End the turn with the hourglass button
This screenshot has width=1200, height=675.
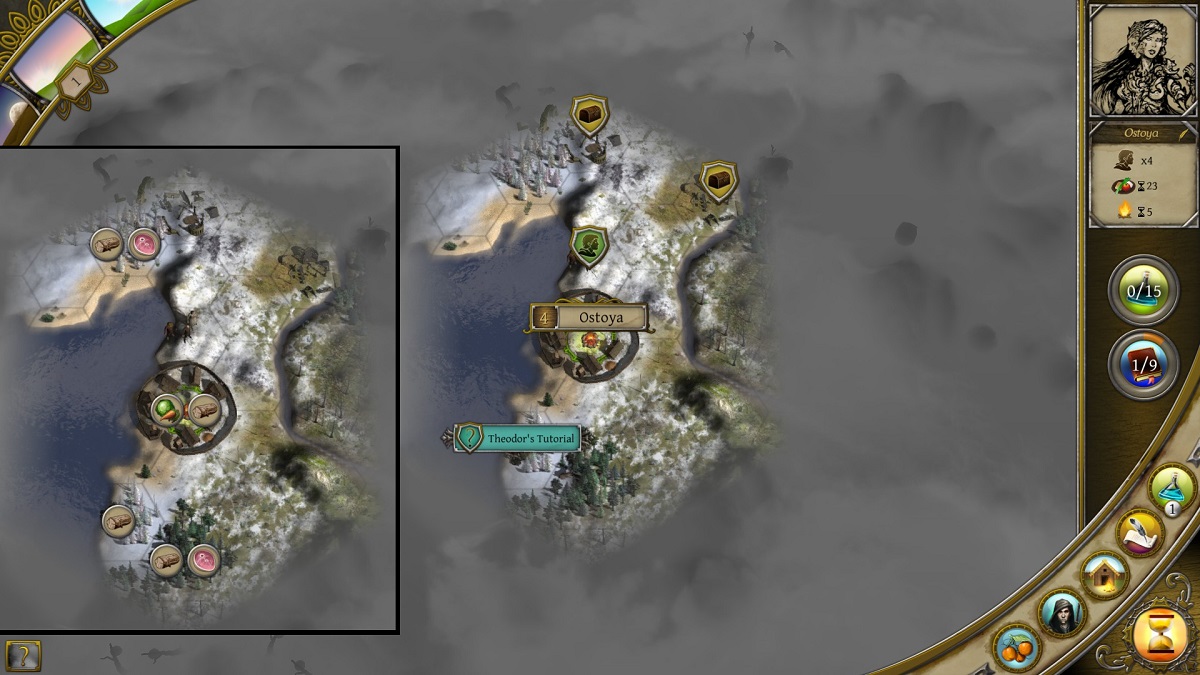tap(1159, 635)
